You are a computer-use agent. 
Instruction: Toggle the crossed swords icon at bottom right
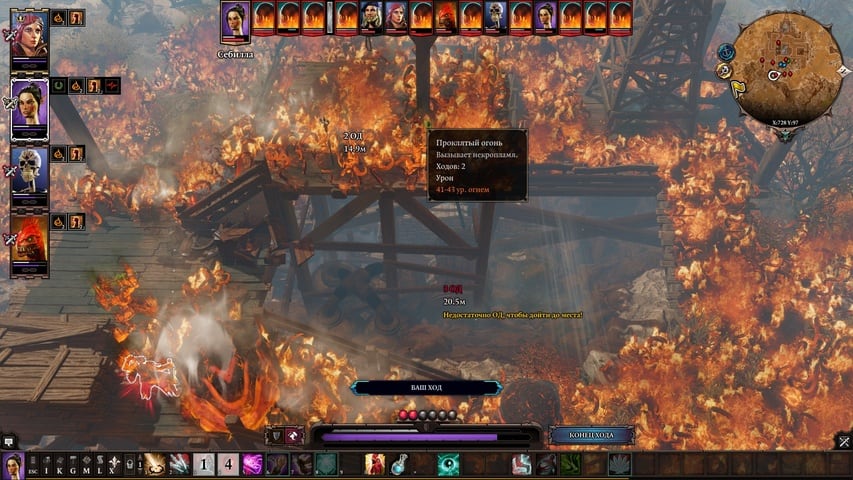pyautogui.click(x=844, y=441)
